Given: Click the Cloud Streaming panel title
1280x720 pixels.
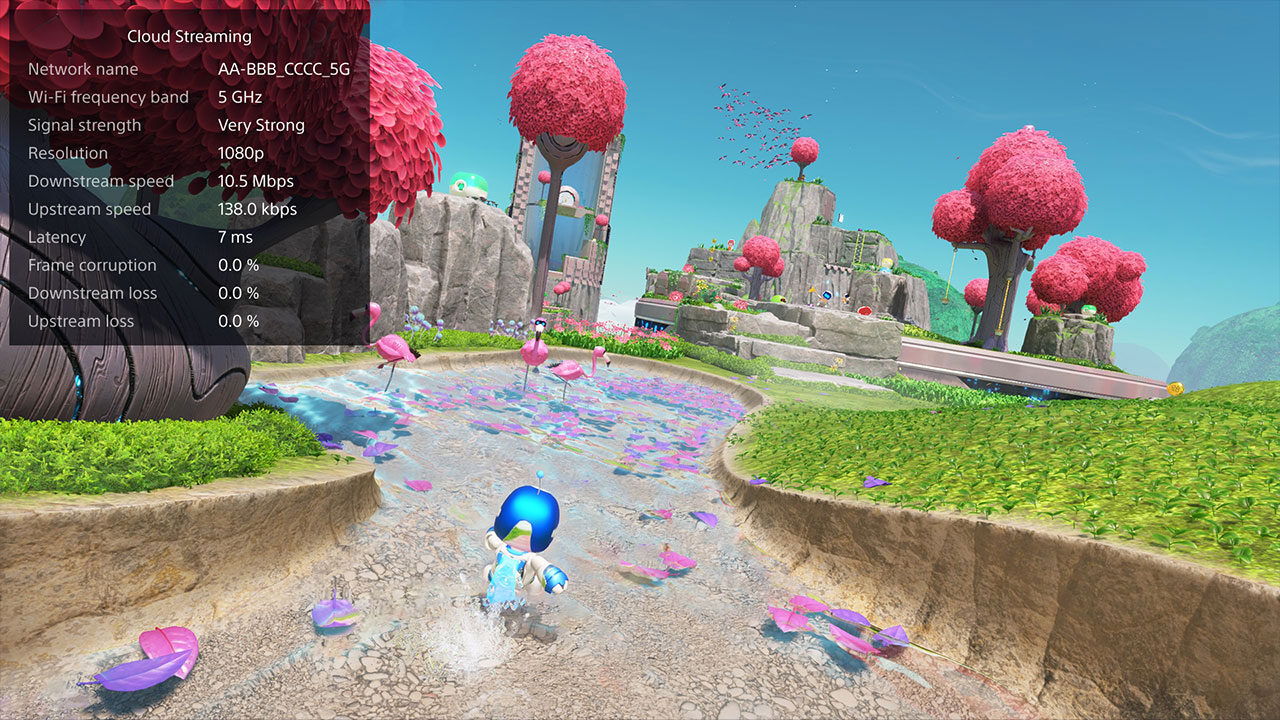Looking at the screenshot, I should click(188, 36).
